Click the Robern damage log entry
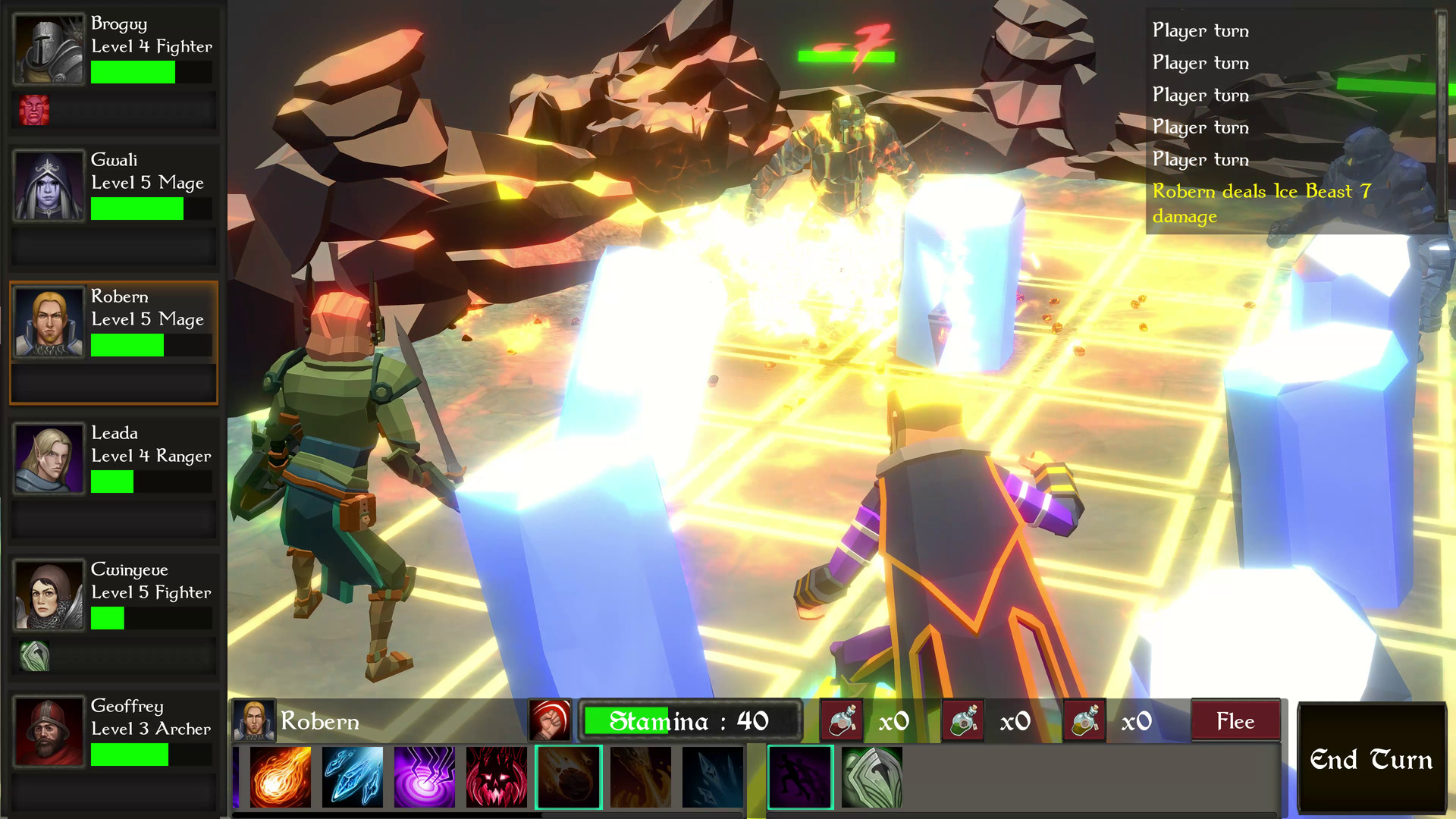Viewport: 1456px width, 819px height. (x=1261, y=203)
